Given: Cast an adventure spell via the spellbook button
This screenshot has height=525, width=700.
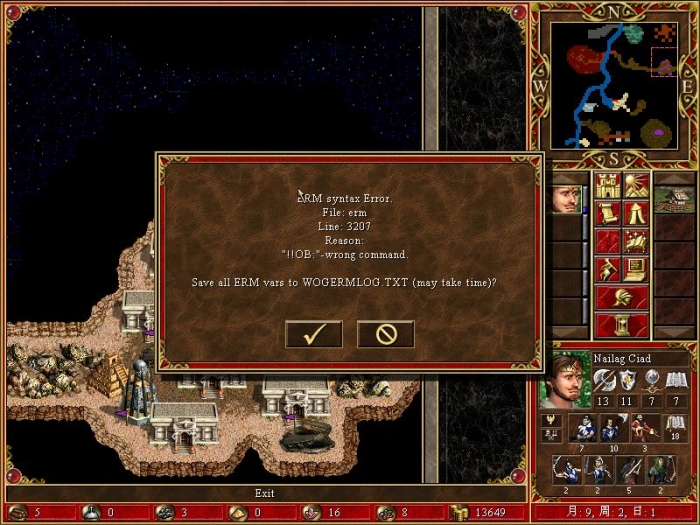Looking at the screenshot, I should click(635, 241).
